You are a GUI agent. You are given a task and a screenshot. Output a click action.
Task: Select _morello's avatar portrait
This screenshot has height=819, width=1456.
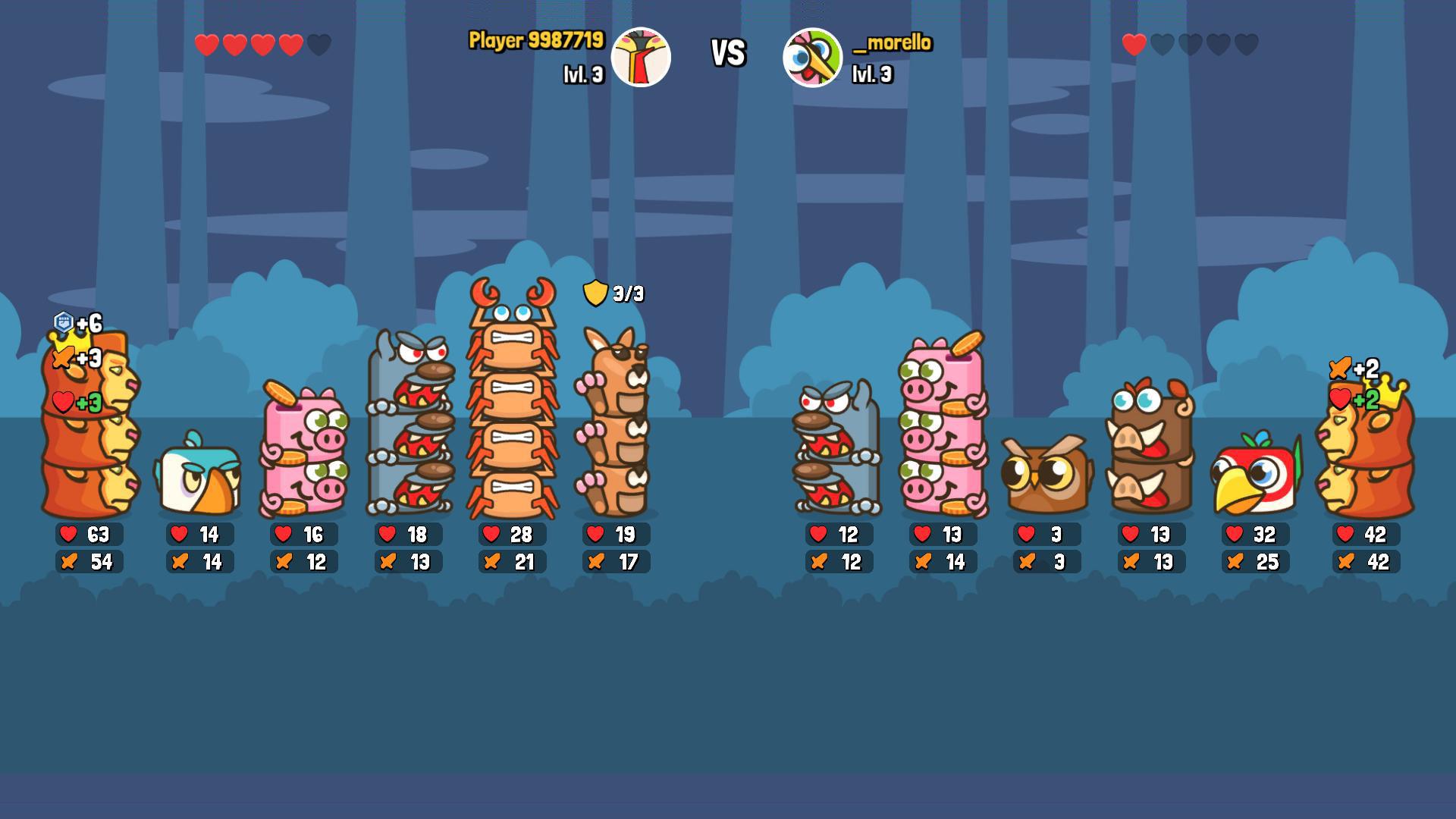point(813,56)
